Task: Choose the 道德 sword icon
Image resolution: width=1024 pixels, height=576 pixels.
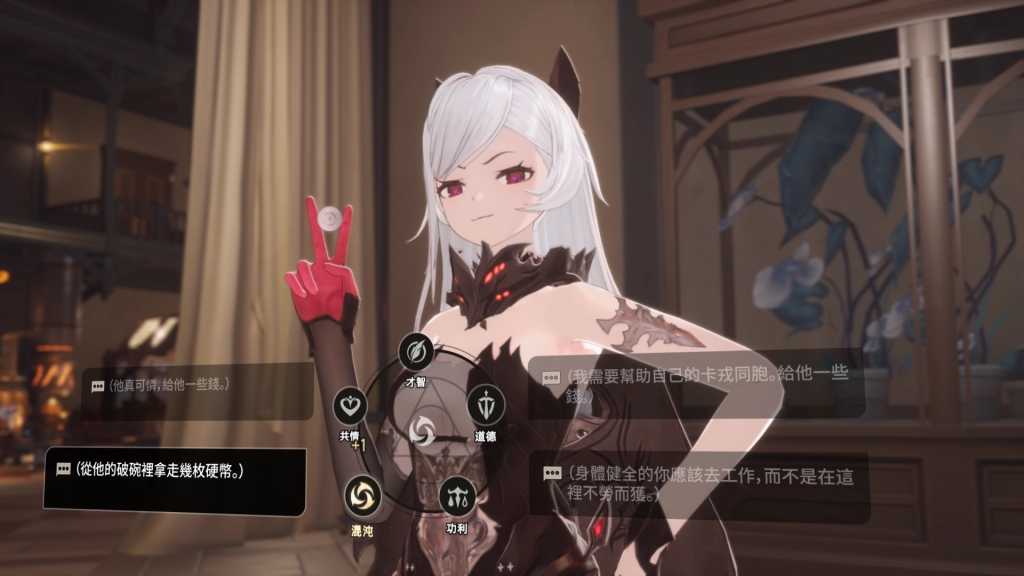Action: (x=485, y=405)
